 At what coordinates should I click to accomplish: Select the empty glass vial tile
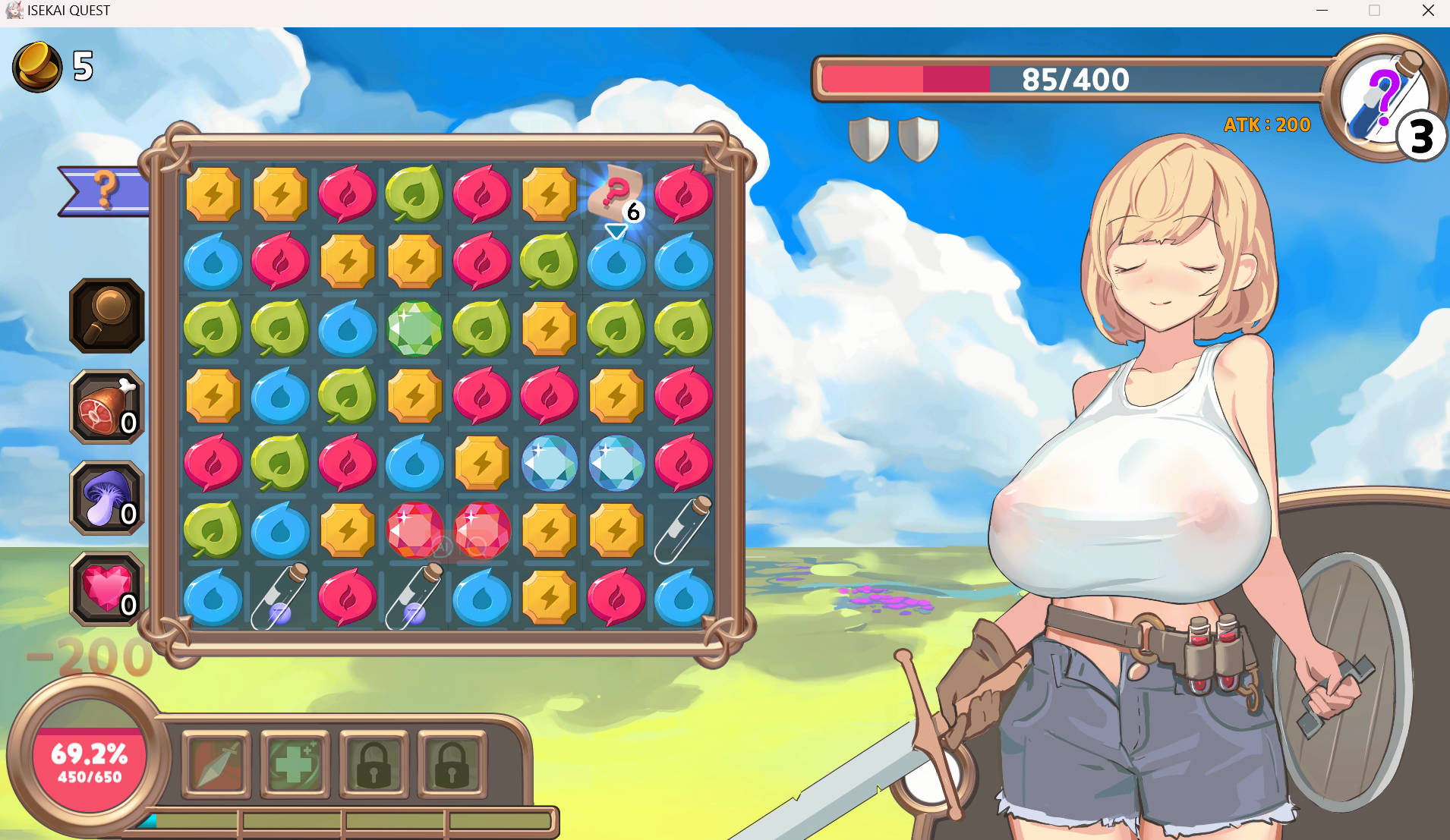tap(683, 530)
